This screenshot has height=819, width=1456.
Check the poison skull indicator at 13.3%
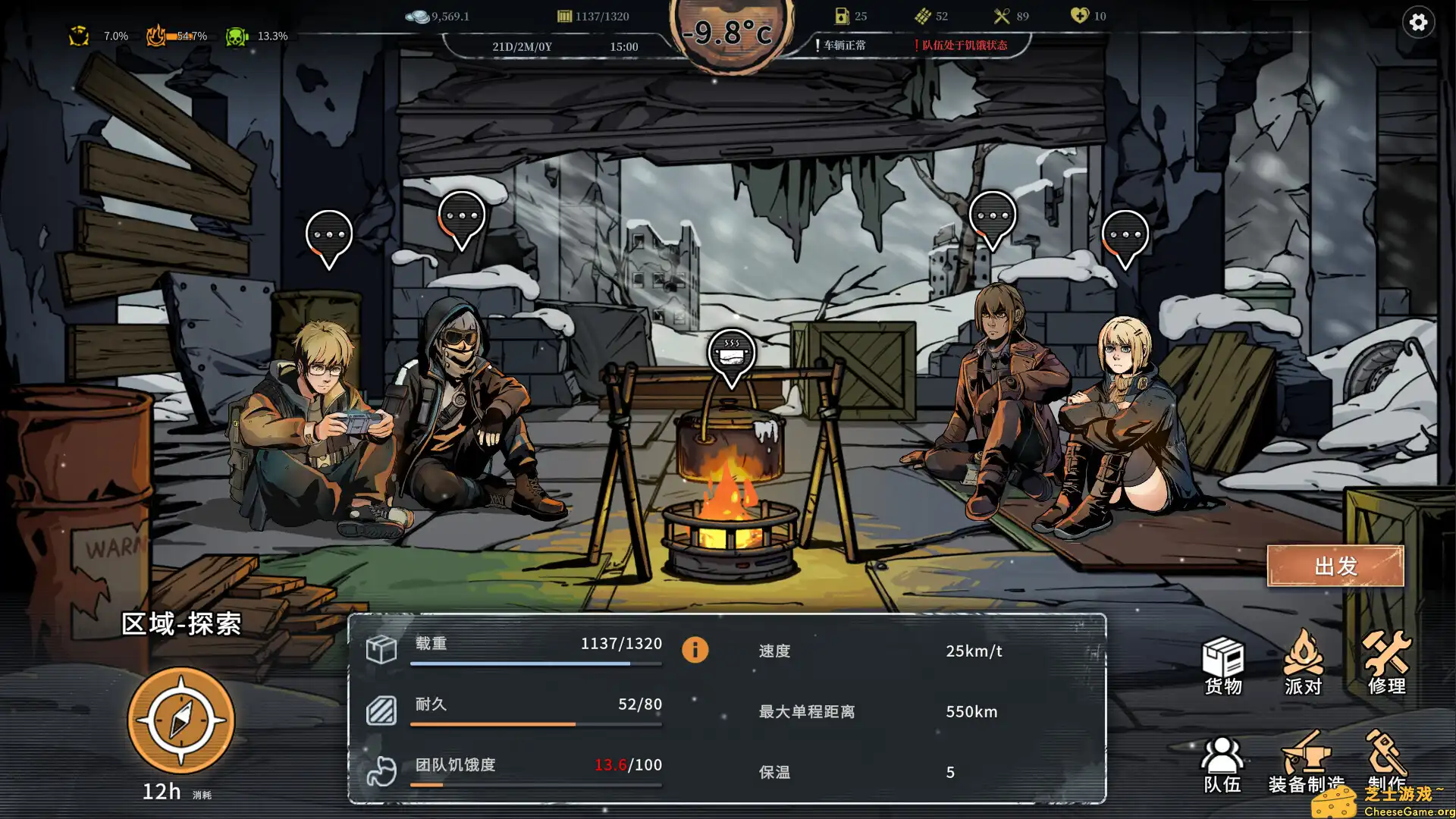(x=236, y=35)
